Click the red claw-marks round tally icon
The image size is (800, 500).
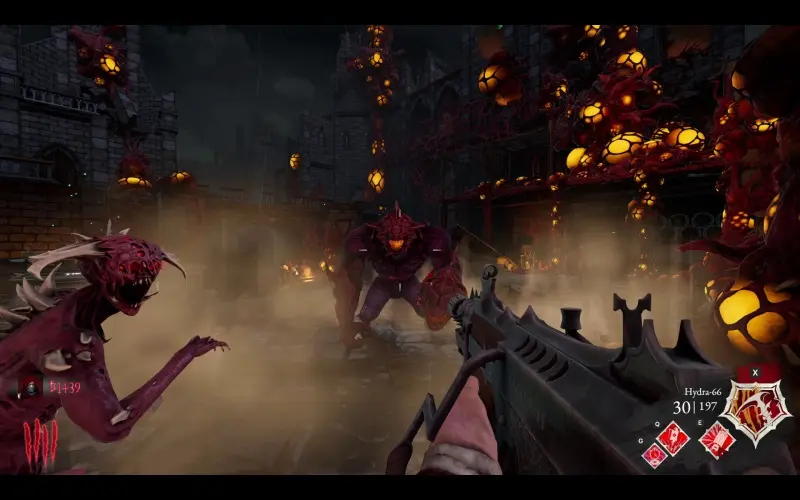[40, 436]
